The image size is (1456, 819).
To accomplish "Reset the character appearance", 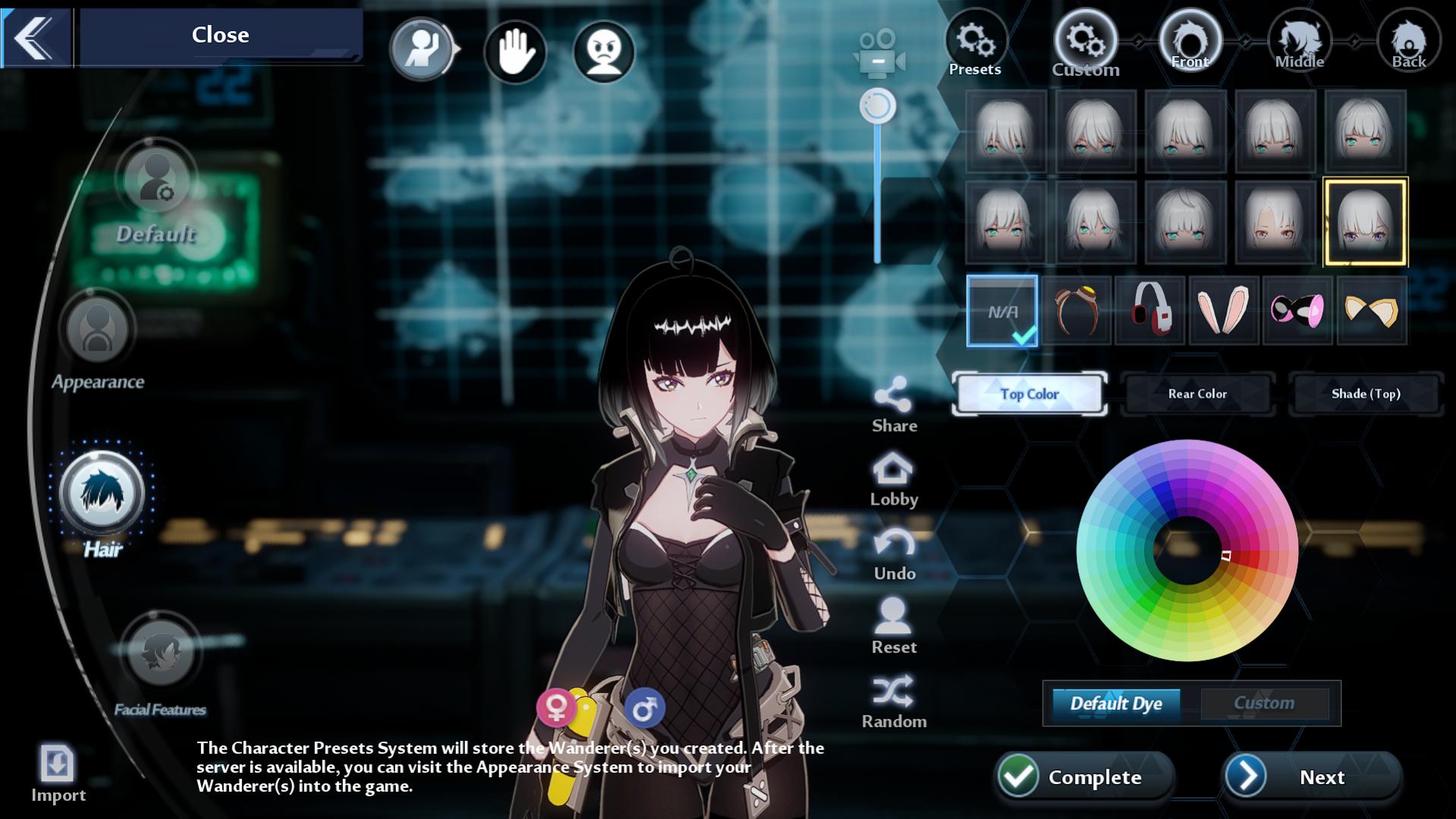I will [x=893, y=617].
